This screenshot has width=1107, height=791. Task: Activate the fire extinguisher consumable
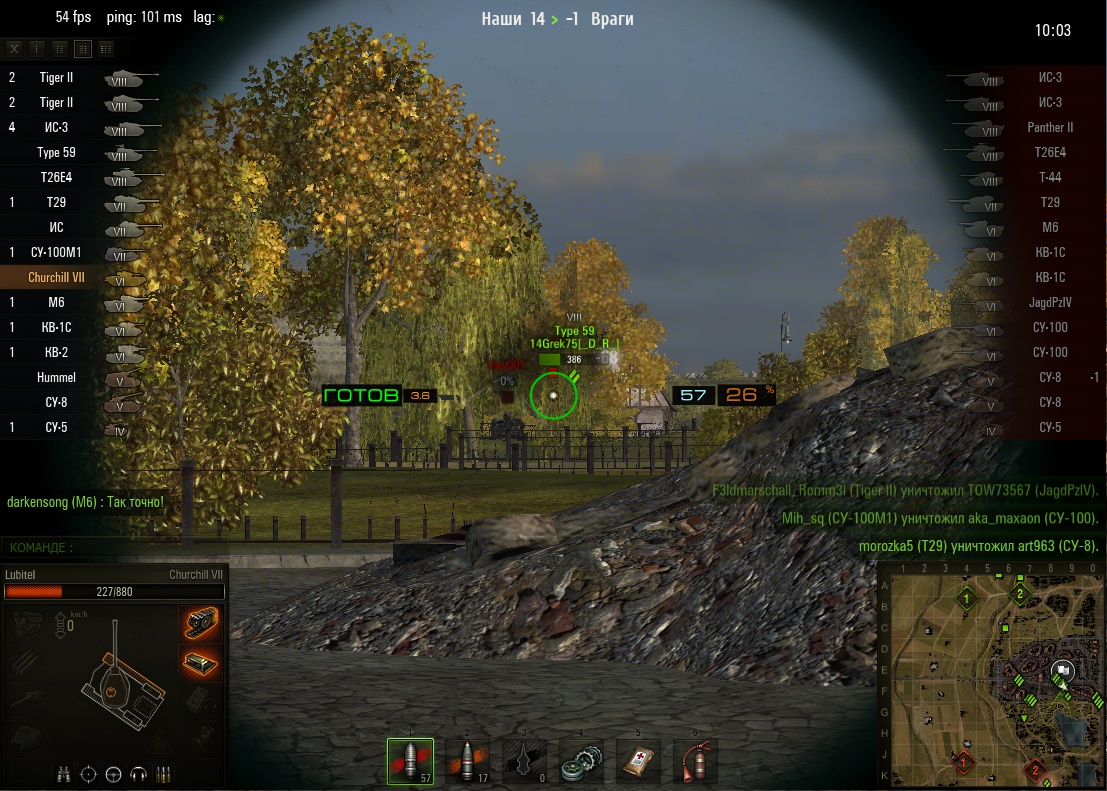[x=694, y=762]
